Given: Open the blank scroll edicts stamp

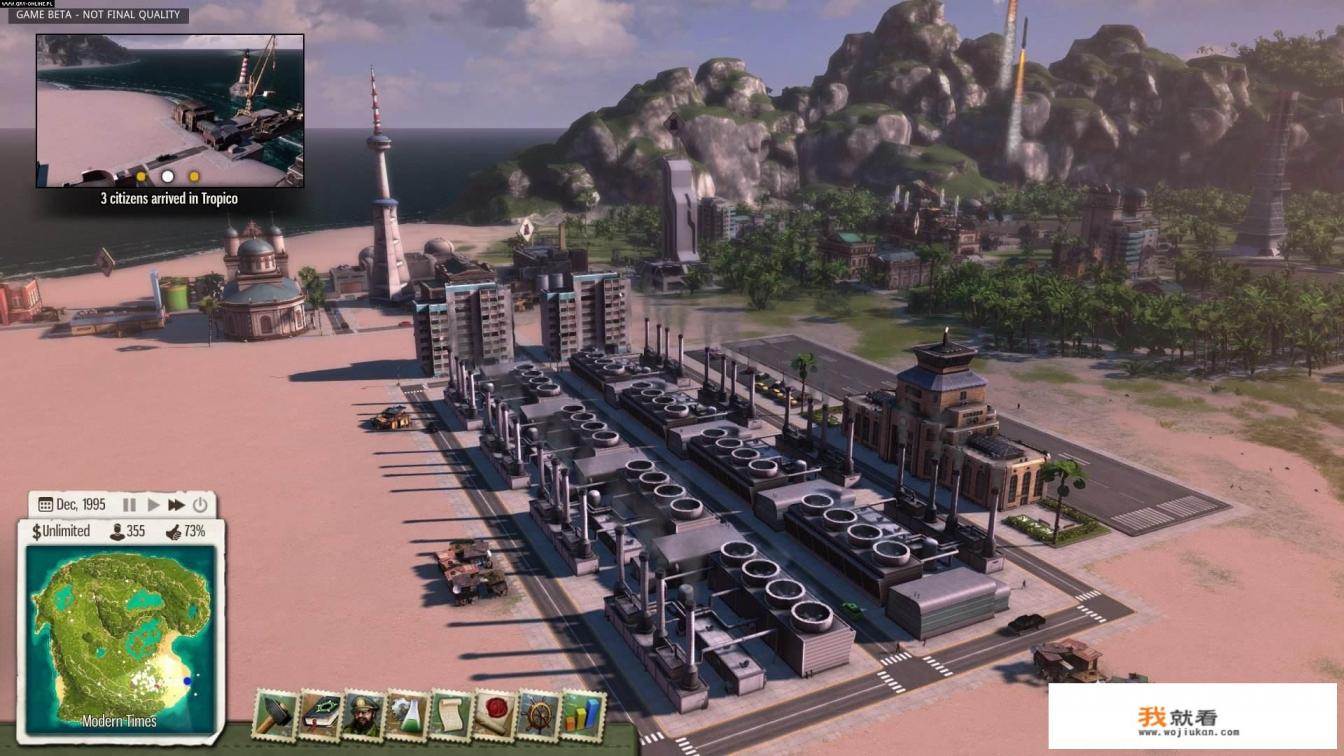Looking at the screenshot, I should 450,715.
